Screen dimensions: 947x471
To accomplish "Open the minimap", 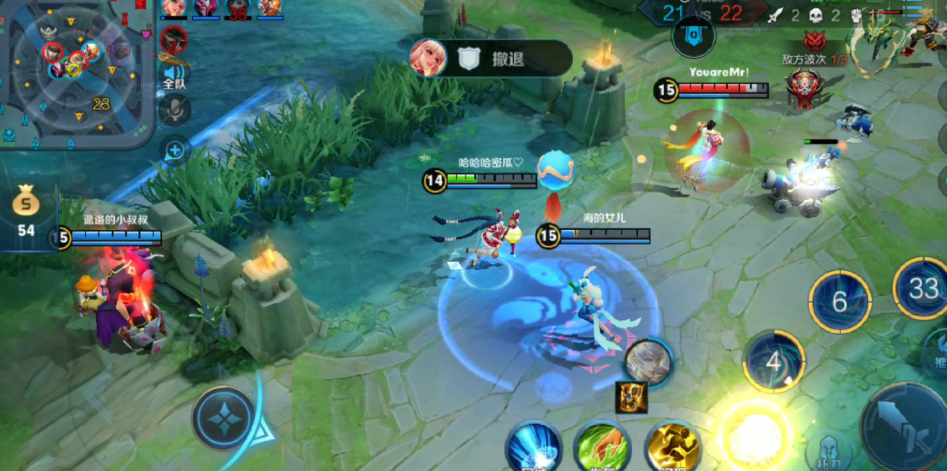I will click(75, 72).
